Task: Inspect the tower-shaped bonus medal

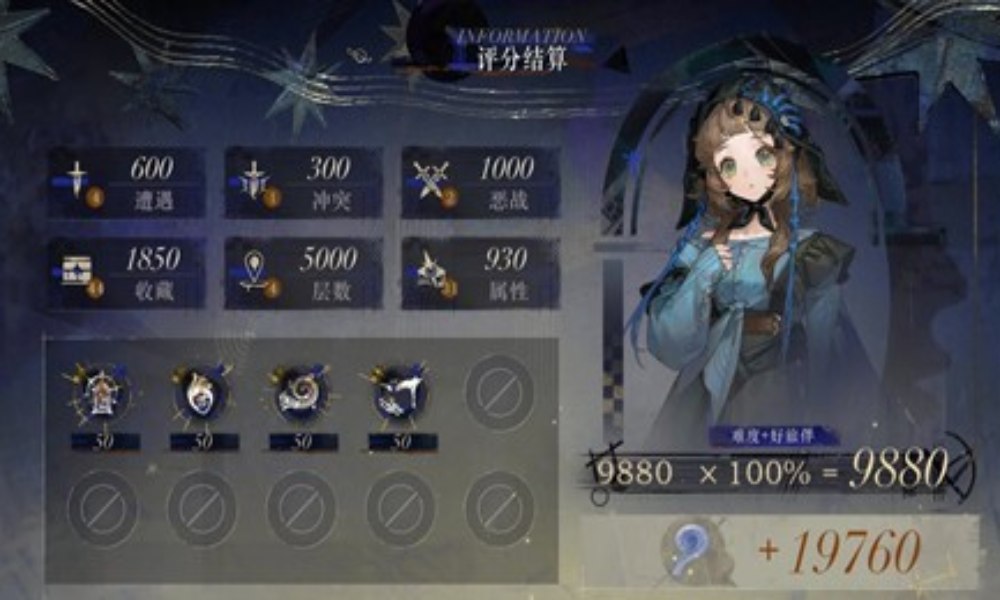Action: [105, 392]
